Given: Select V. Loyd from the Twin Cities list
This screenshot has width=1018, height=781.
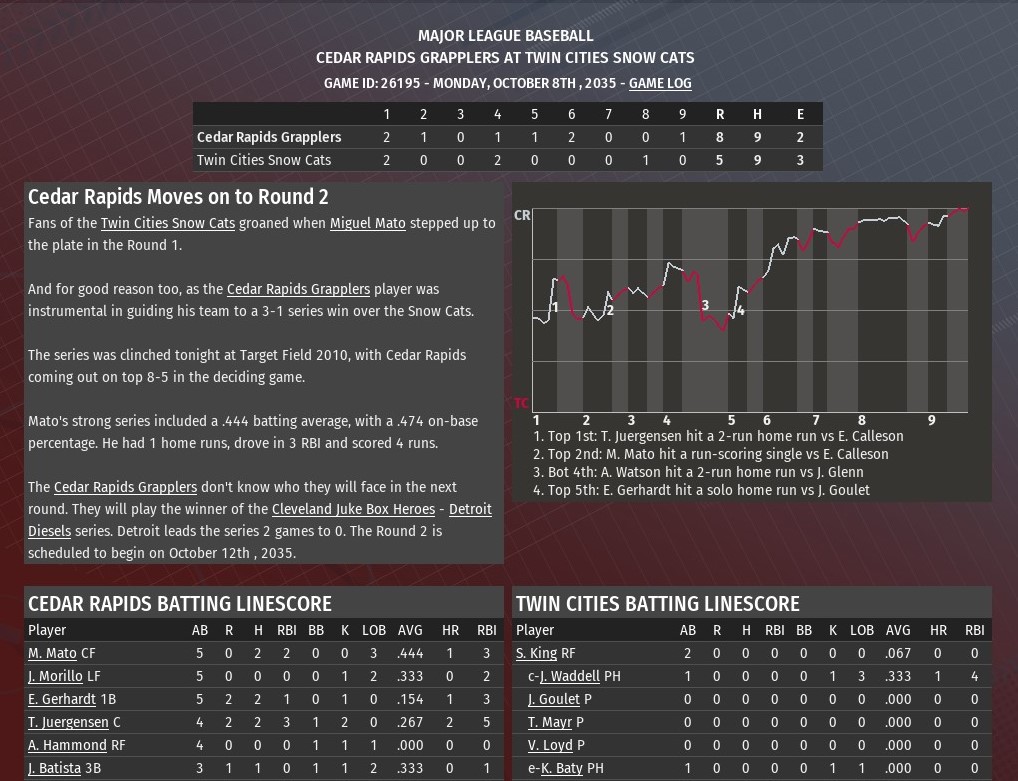Looking at the screenshot, I should (550, 745).
